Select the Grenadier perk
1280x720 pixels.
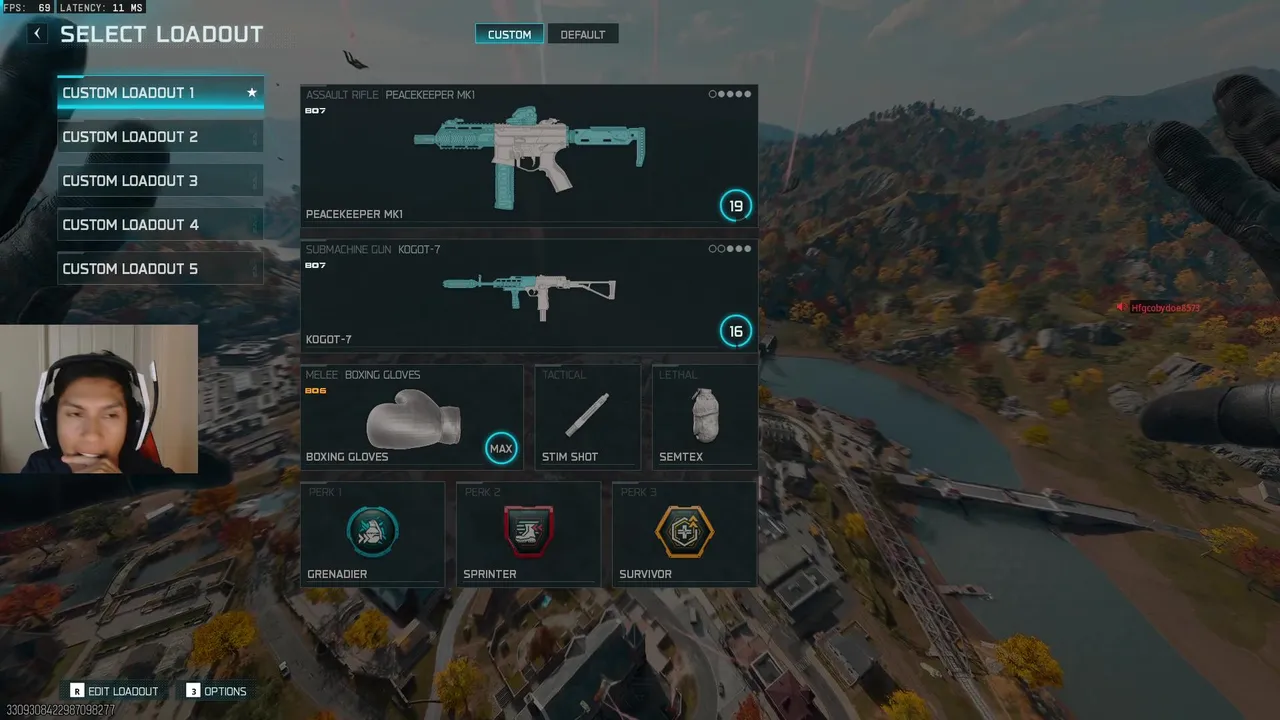(372, 533)
